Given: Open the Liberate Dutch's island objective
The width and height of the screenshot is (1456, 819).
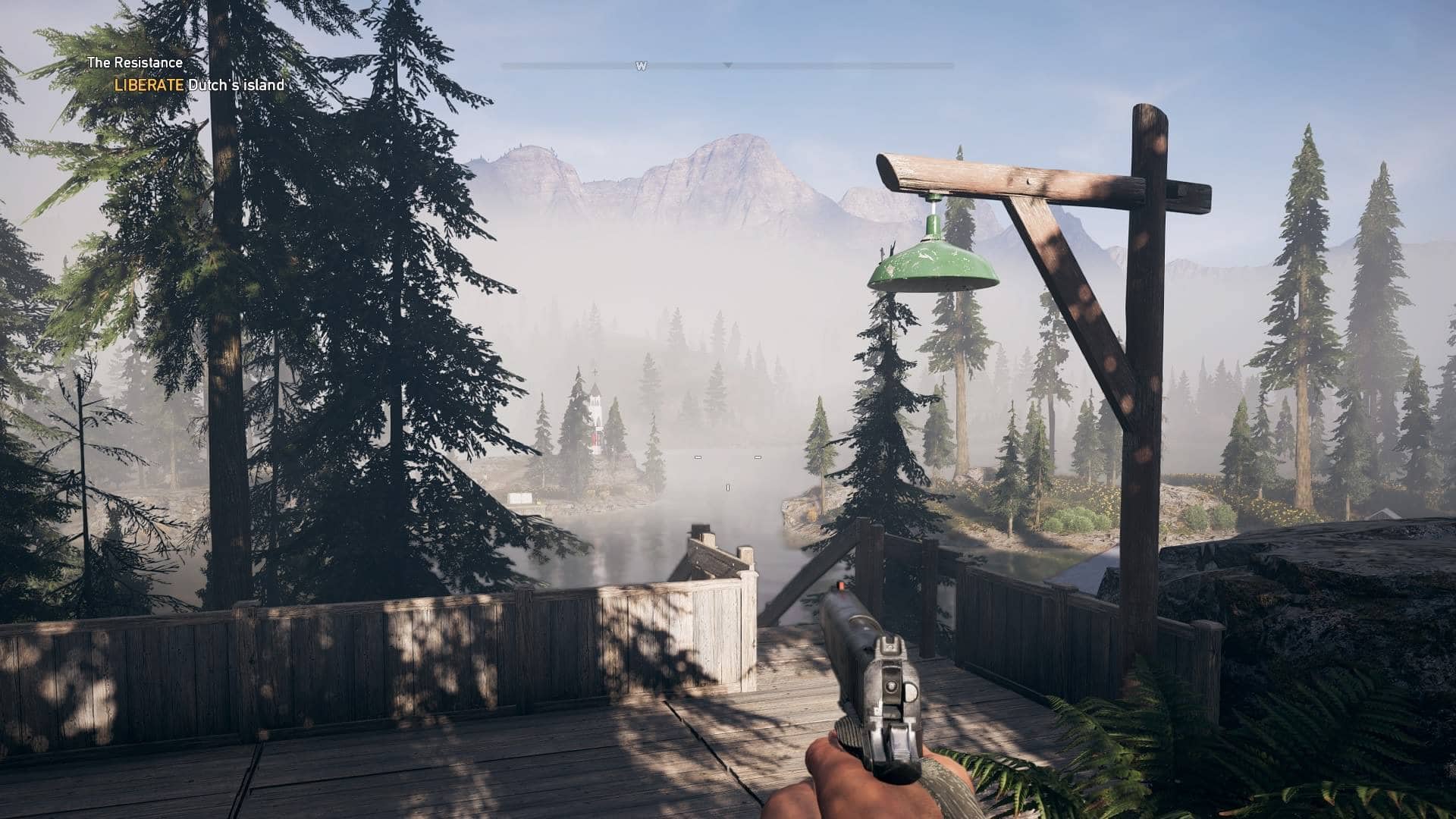Looking at the screenshot, I should point(199,85).
